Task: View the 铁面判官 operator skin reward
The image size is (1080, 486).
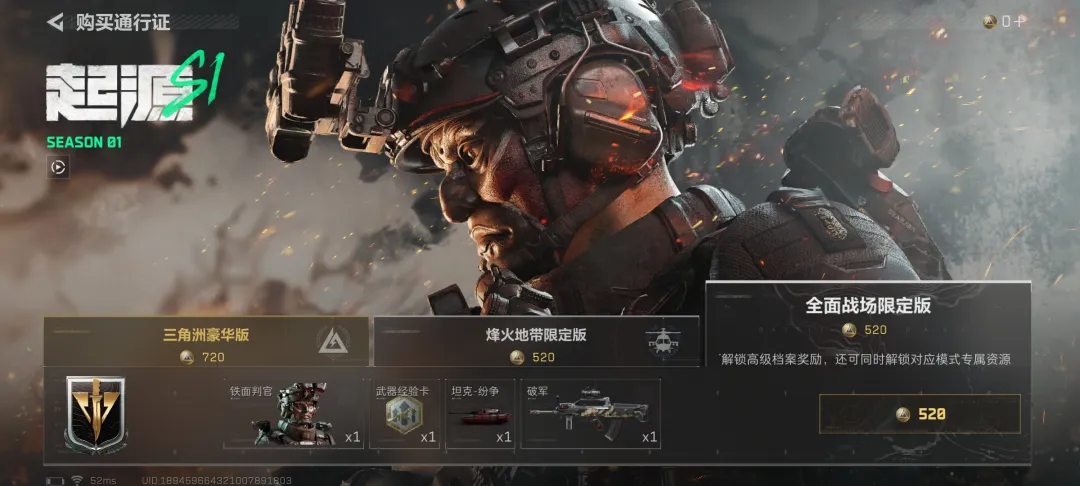Action: point(294,414)
